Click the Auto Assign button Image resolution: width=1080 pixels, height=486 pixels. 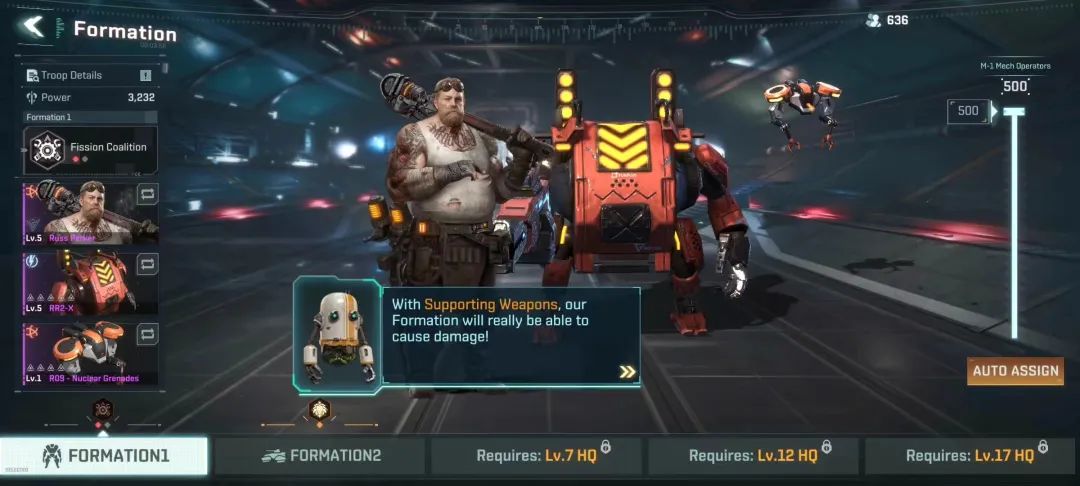[x=1014, y=371]
